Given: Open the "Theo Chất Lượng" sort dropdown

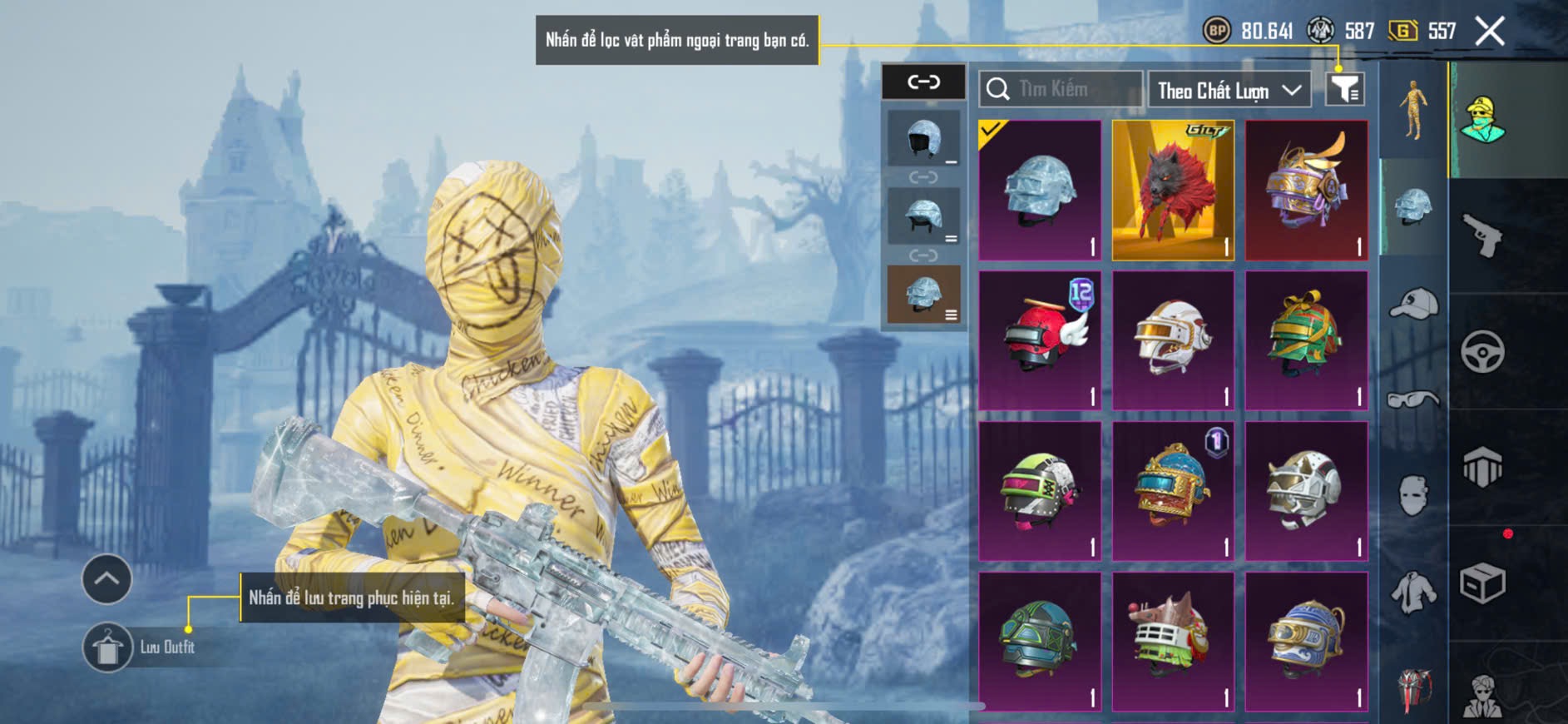Looking at the screenshot, I should (x=1228, y=90).
